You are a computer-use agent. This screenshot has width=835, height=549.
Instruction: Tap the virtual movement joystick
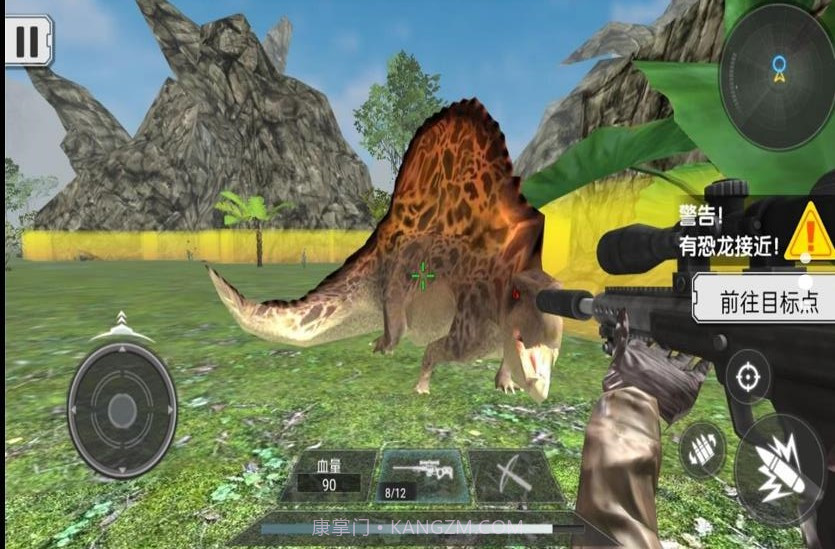(x=122, y=410)
